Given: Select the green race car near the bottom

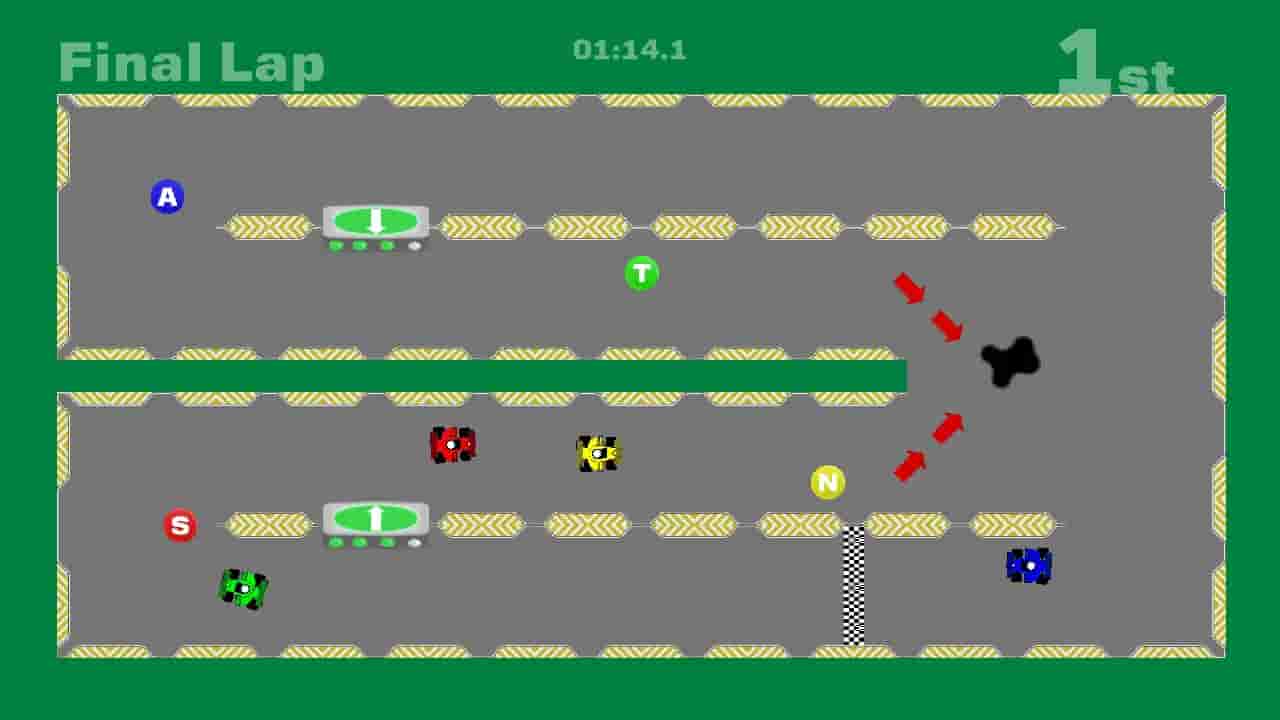Looking at the screenshot, I should [x=243, y=590].
